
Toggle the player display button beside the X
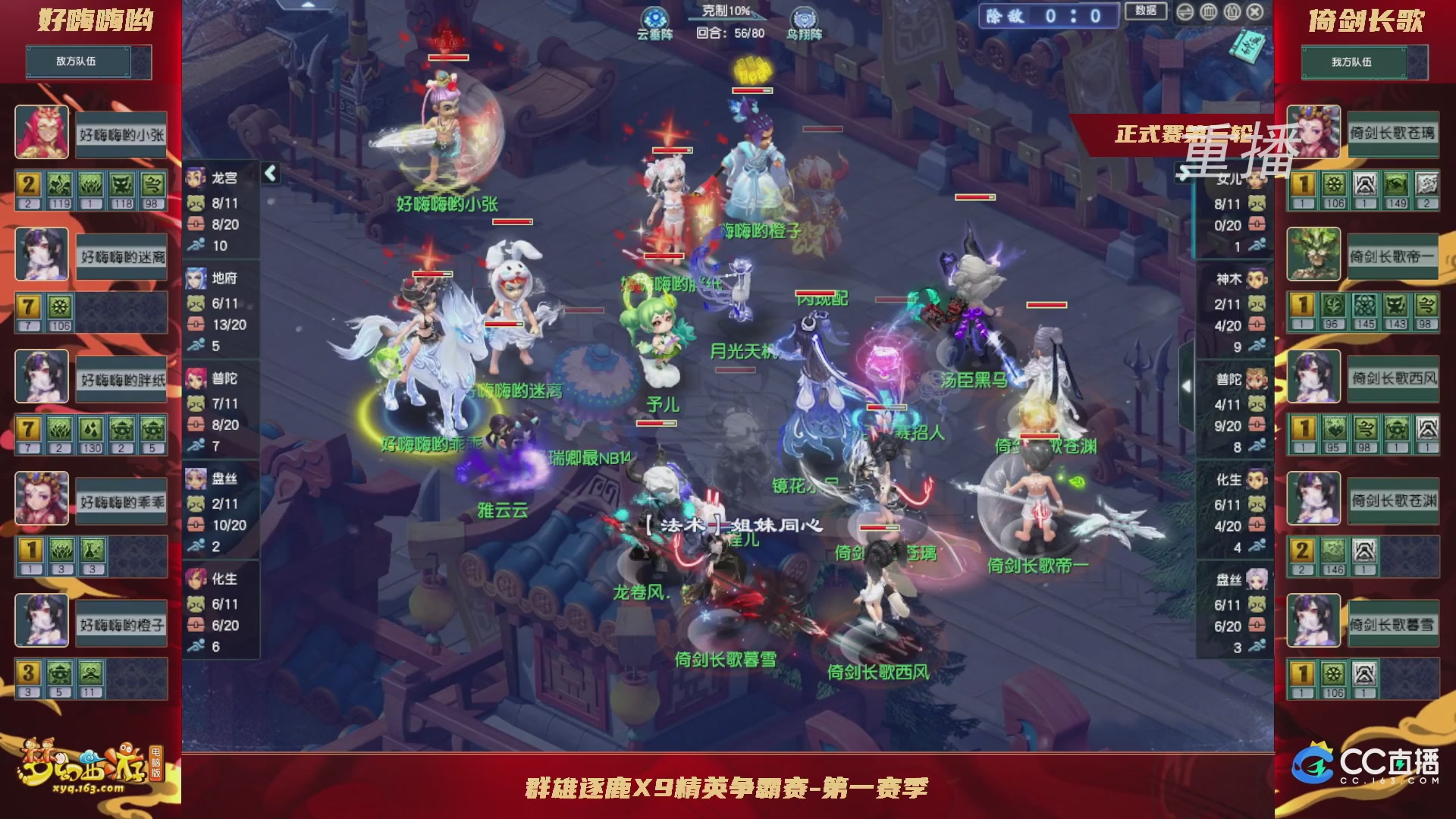coord(1232,12)
